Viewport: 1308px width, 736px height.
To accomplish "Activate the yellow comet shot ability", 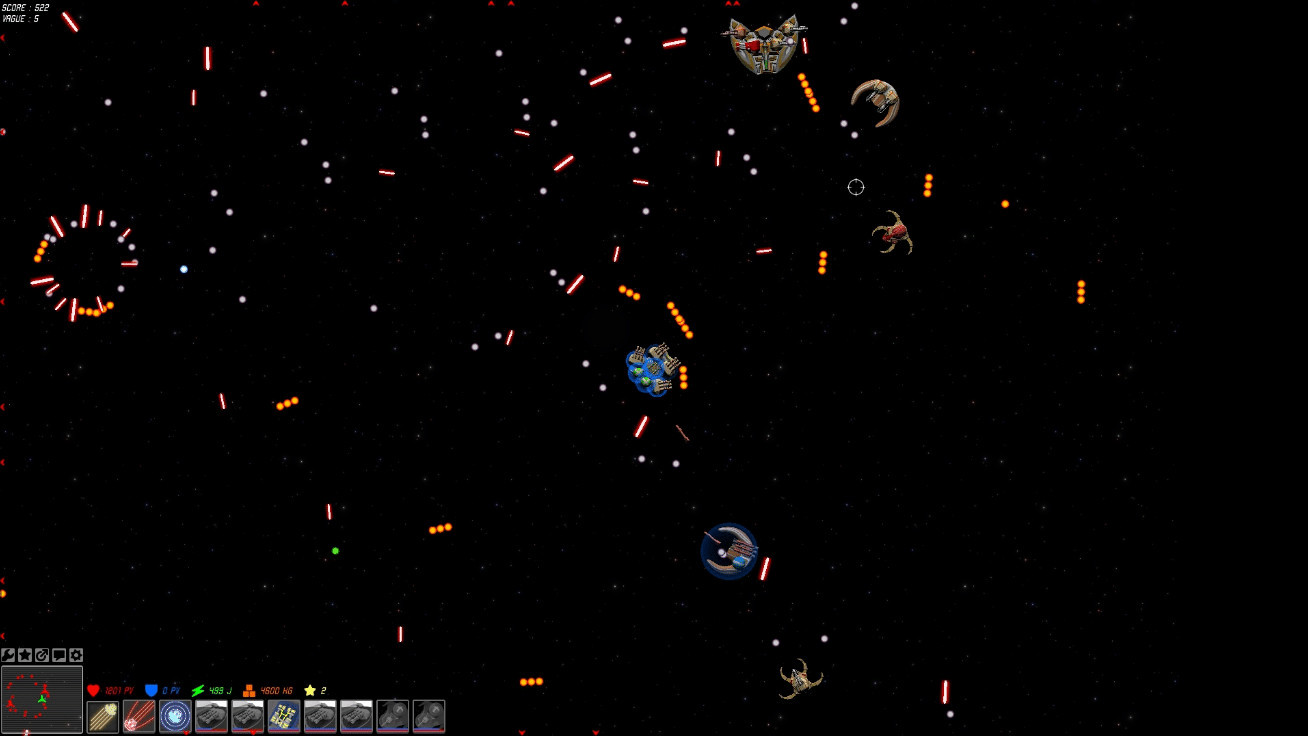I will click(103, 716).
